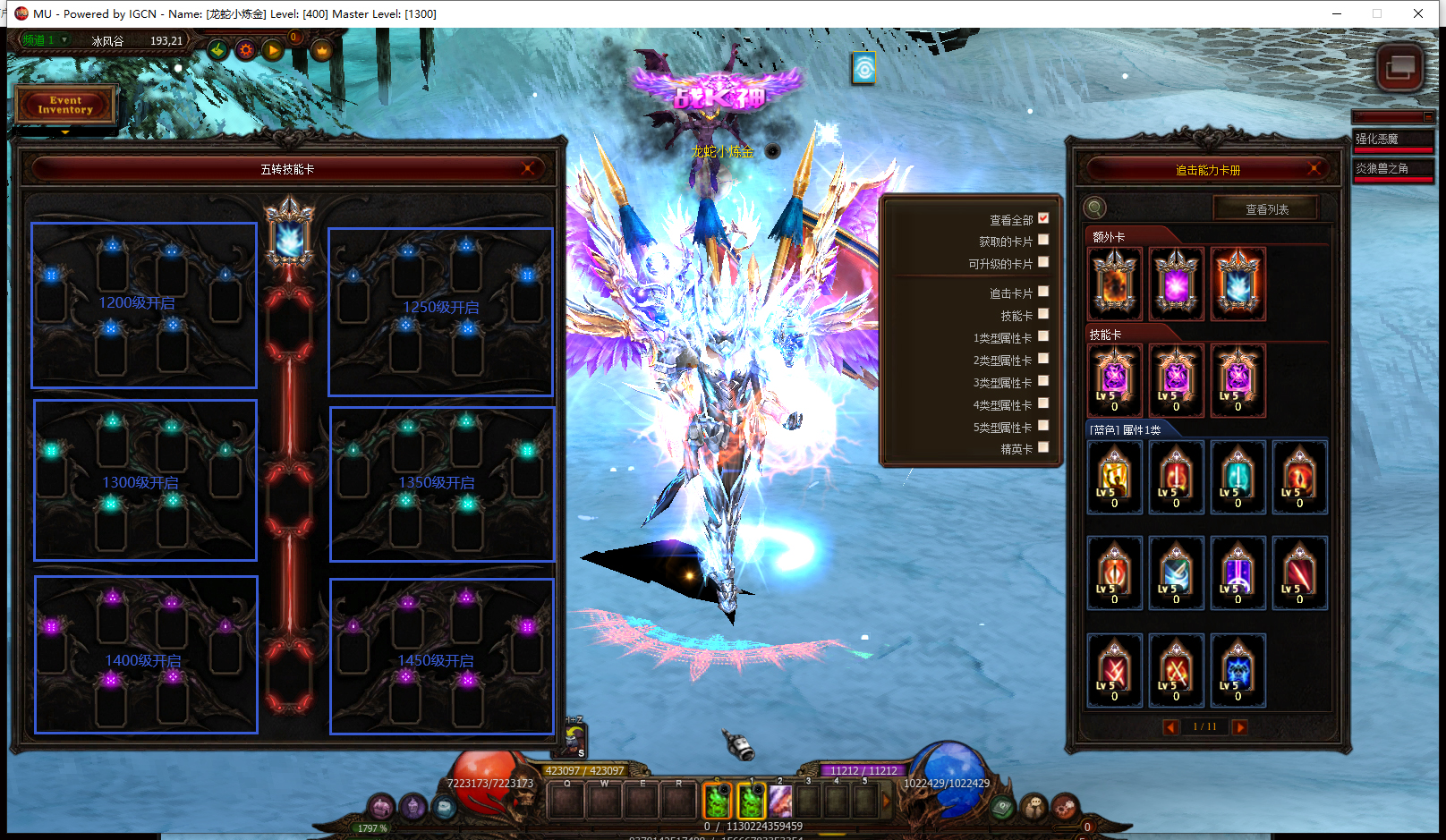The image size is (1446, 840).
Task: Select the 强化恶魔 entry
Action: (x=1392, y=140)
